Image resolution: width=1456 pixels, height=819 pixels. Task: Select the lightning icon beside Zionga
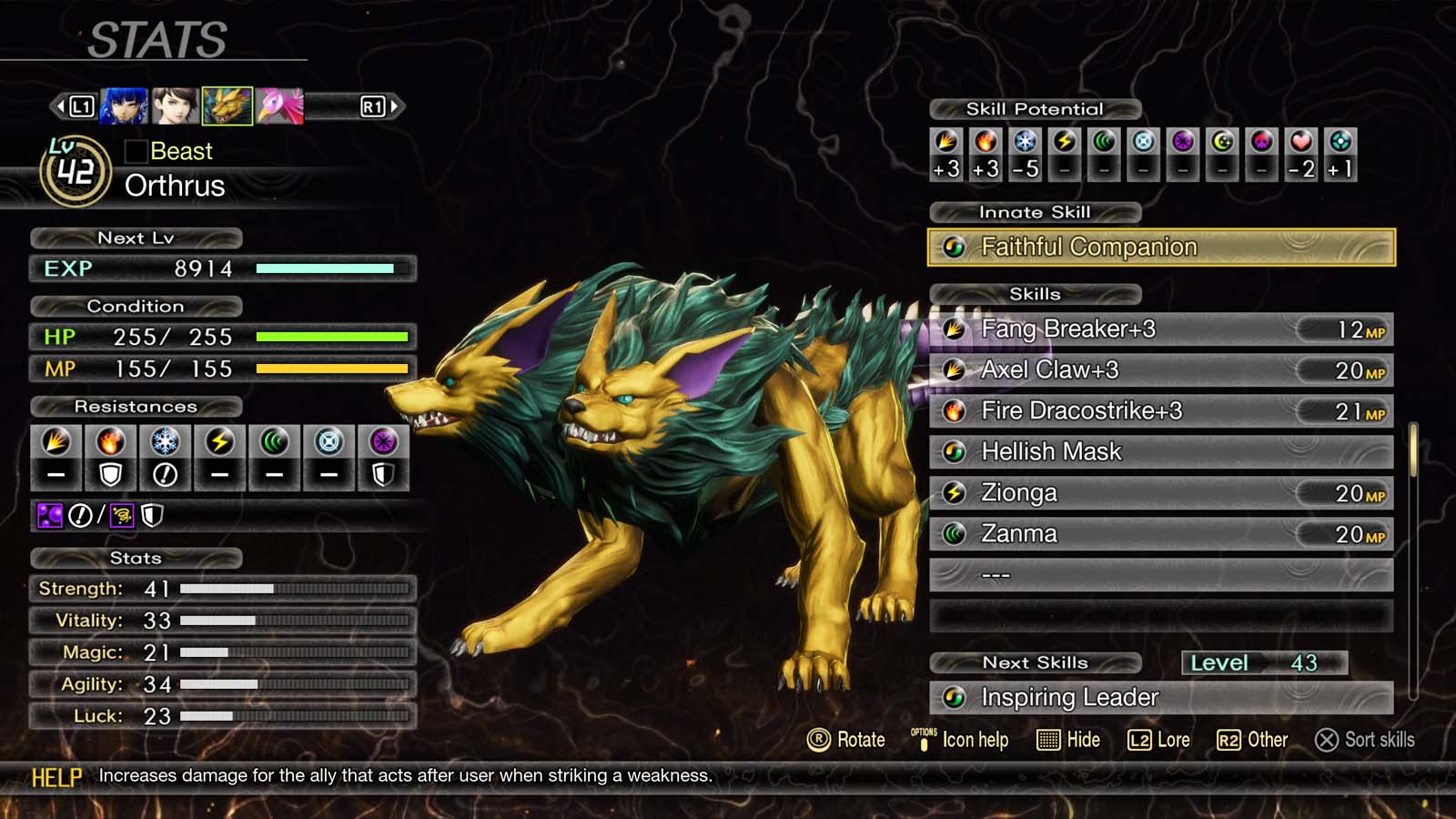point(955,492)
